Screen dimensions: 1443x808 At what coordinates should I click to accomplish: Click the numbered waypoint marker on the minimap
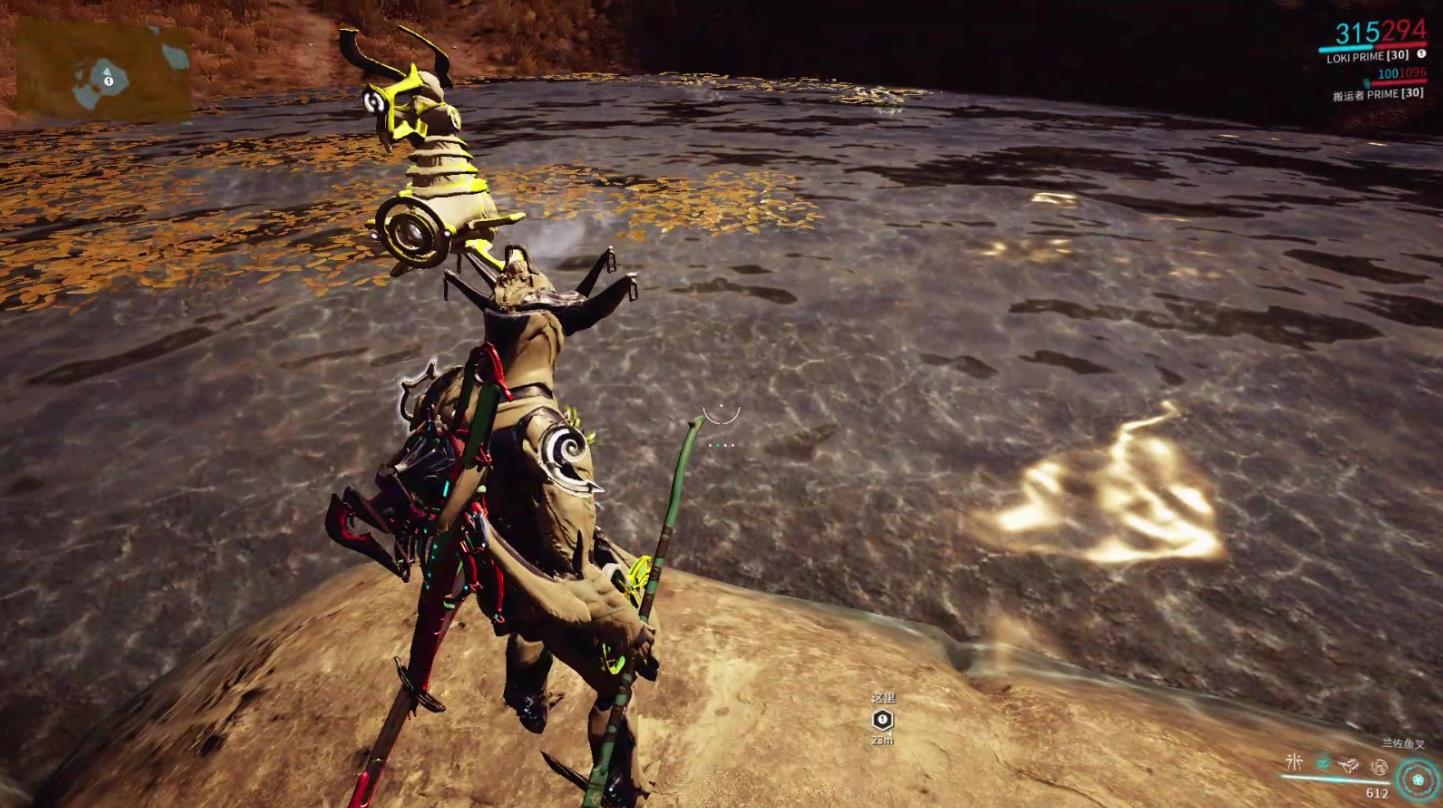(x=110, y=79)
